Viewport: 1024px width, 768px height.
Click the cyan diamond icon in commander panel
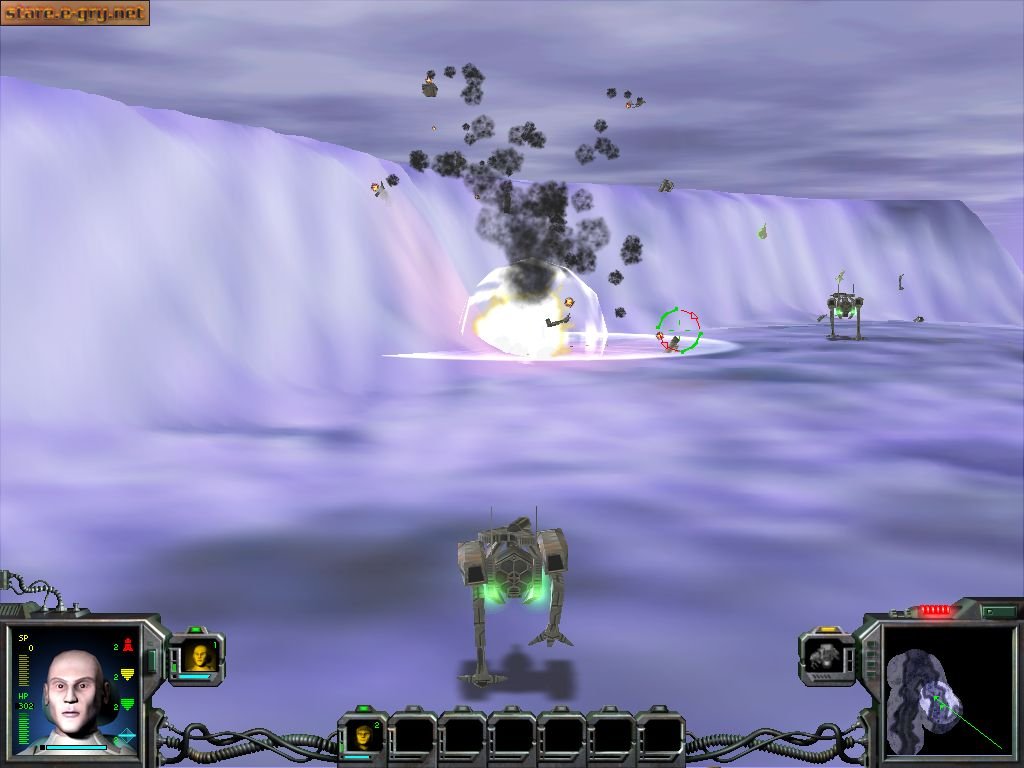pos(127,736)
